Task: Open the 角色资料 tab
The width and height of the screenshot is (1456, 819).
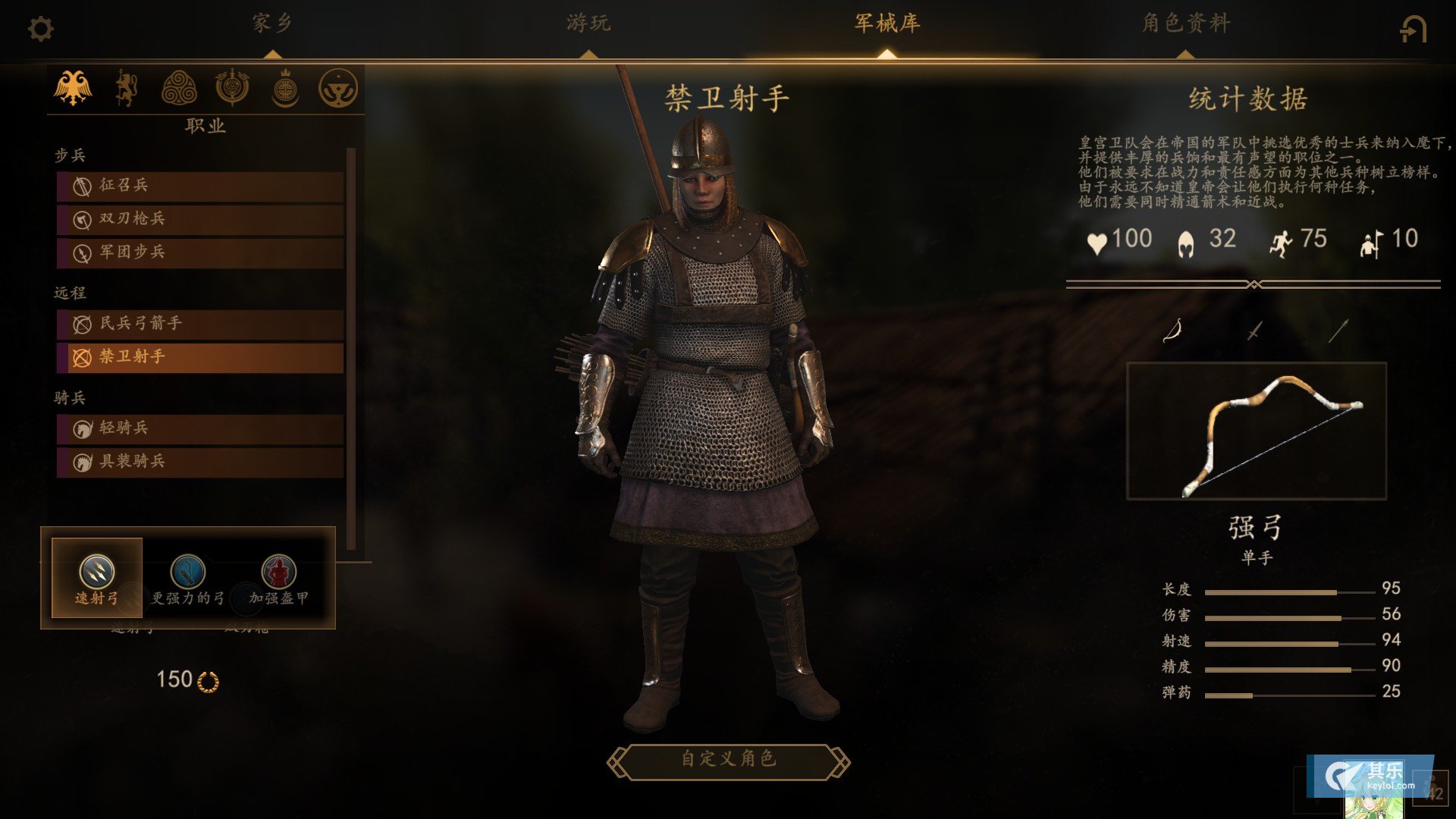Action: click(1186, 24)
